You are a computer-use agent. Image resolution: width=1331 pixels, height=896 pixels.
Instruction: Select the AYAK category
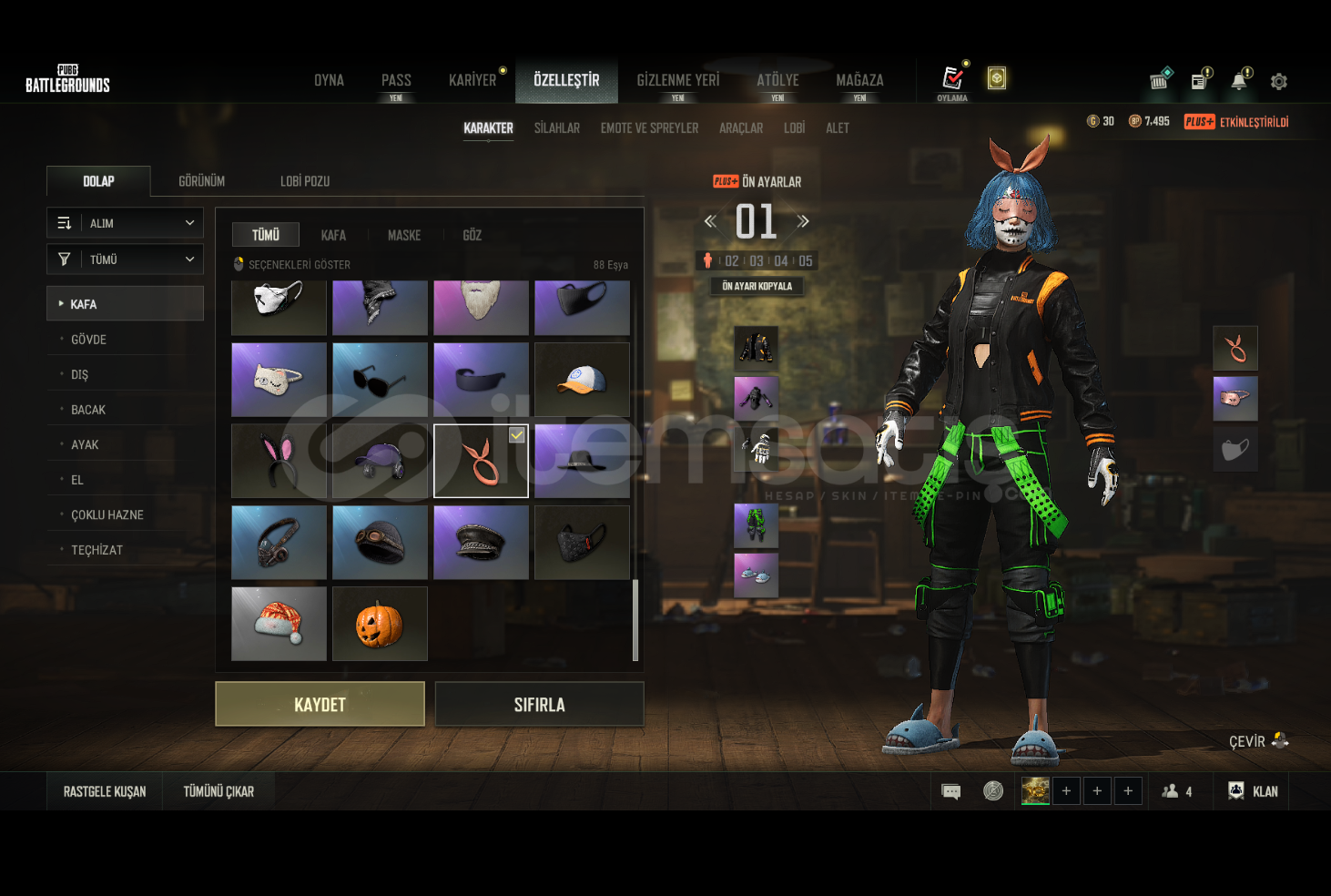[x=85, y=445]
